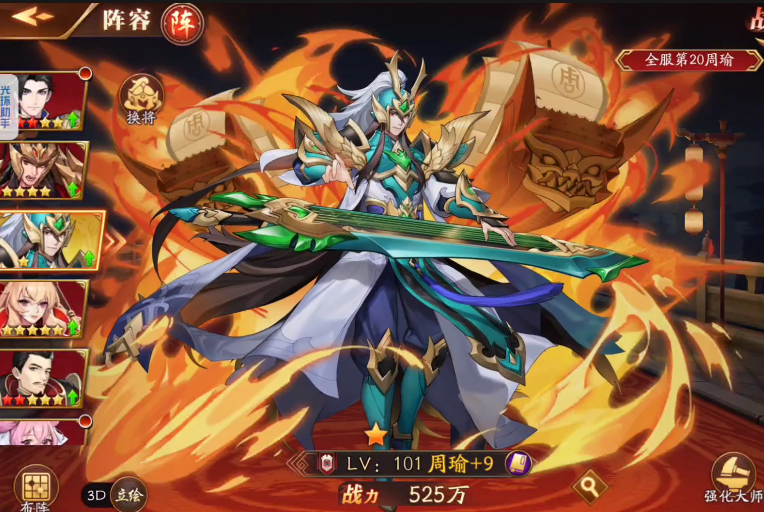Open the 布阵 formation setup button
This screenshot has height=512, width=764.
click(35, 490)
